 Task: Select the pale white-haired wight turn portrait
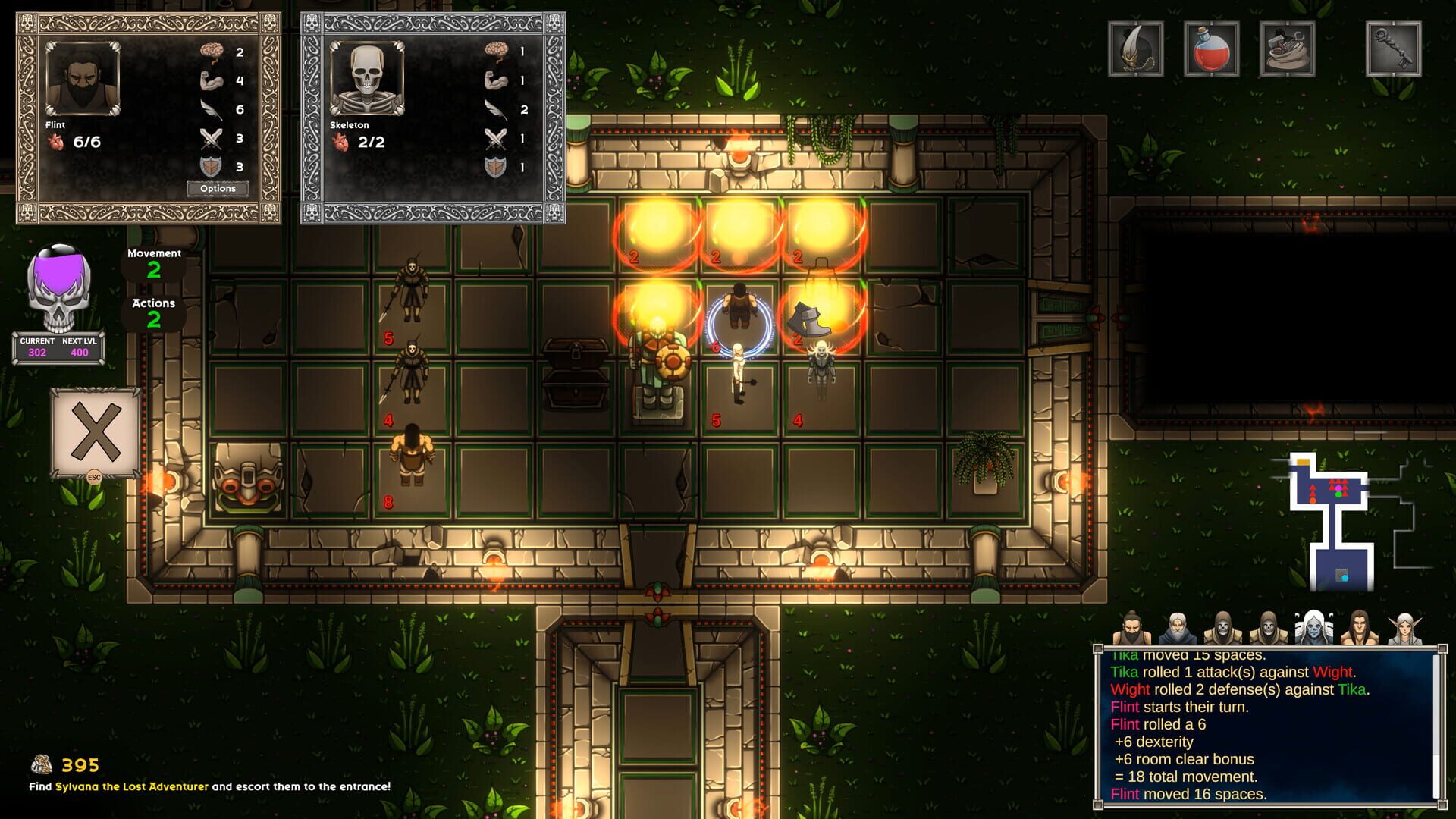[1313, 628]
